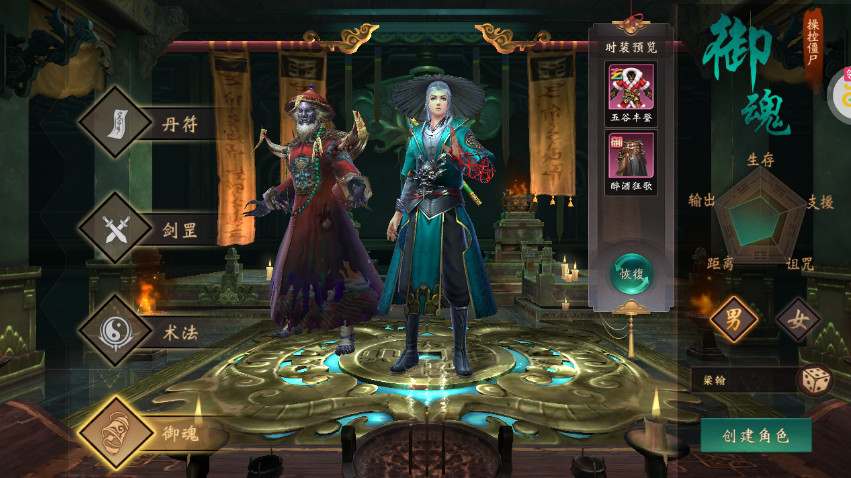Choose male gender 男

733,321
